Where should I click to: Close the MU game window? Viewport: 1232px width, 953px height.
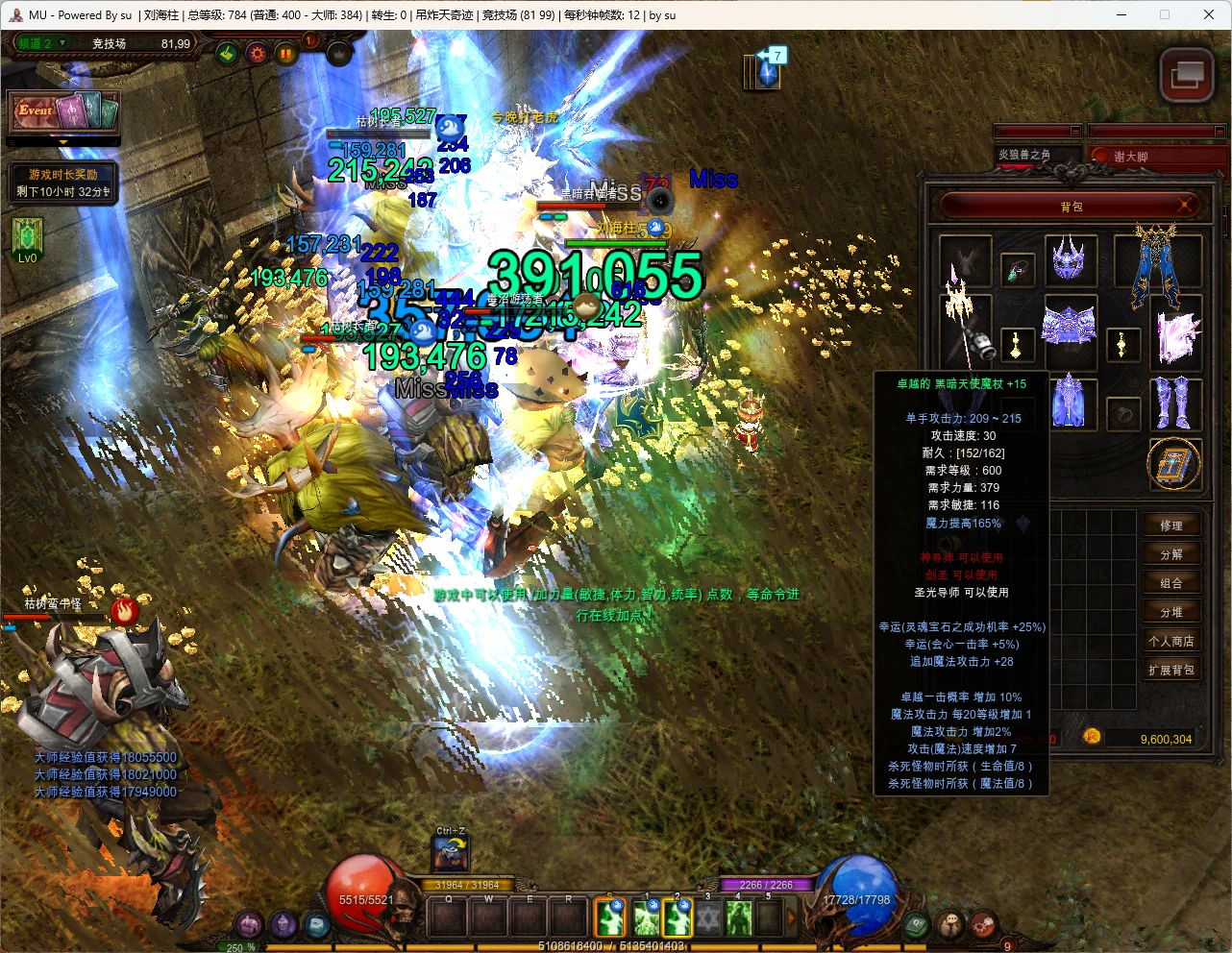[1209, 14]
